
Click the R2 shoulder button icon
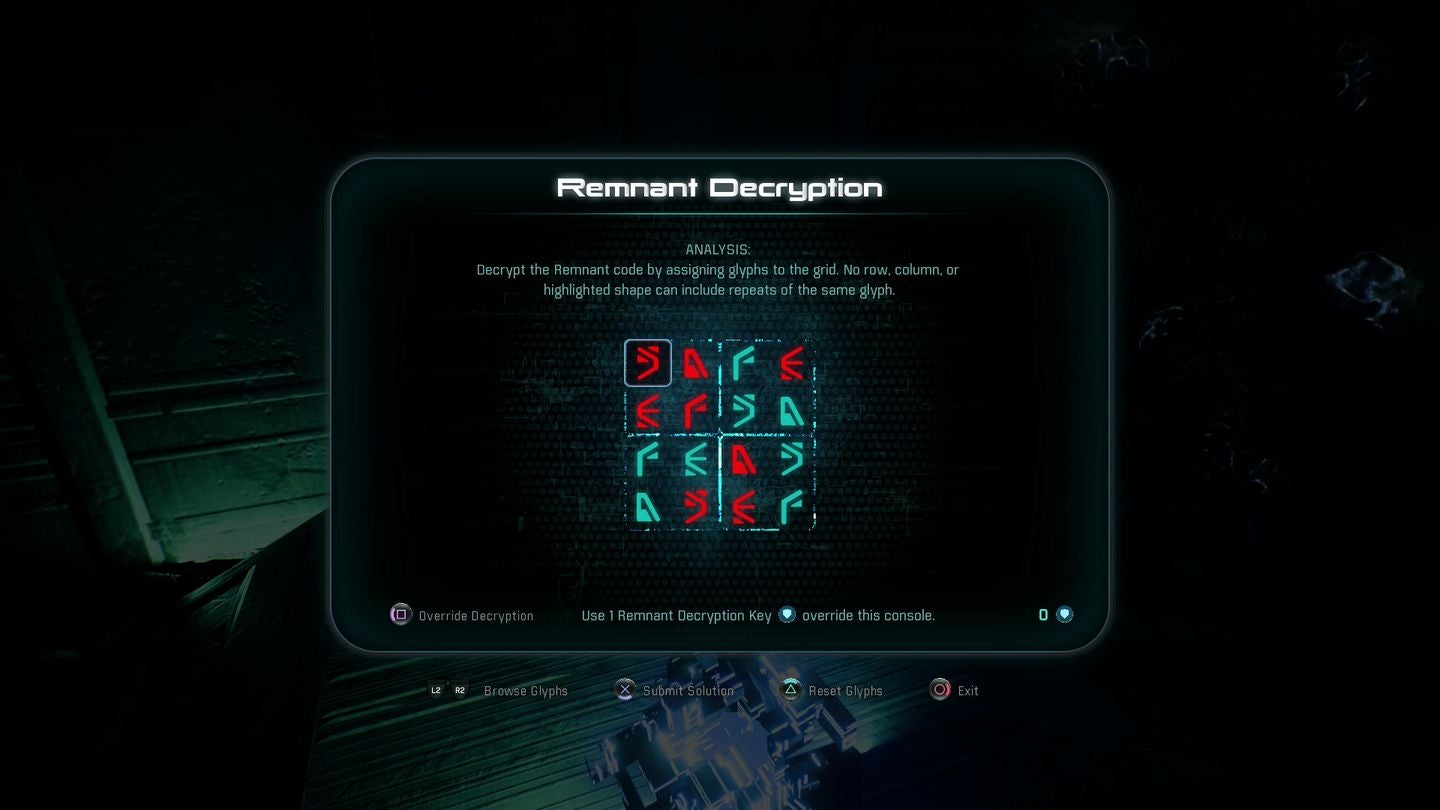(460, 690)
